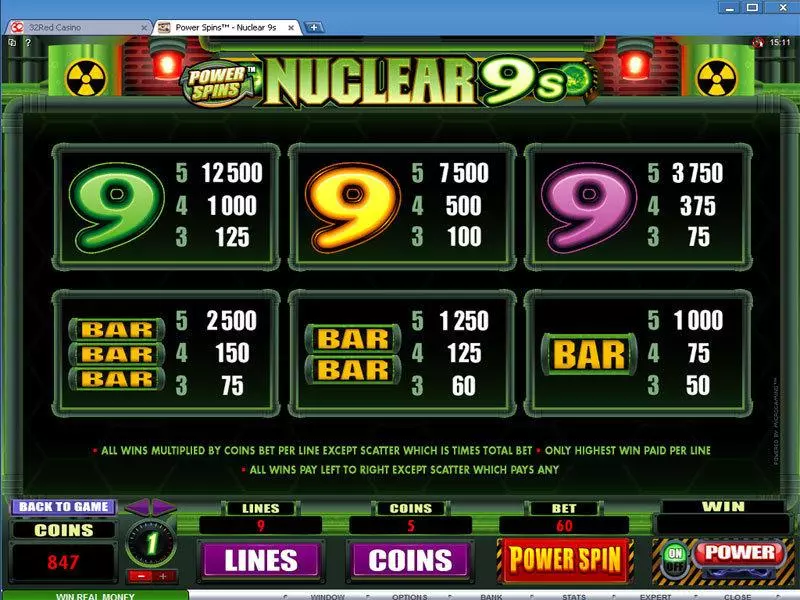Open the Bank menu item

[490, 595]
